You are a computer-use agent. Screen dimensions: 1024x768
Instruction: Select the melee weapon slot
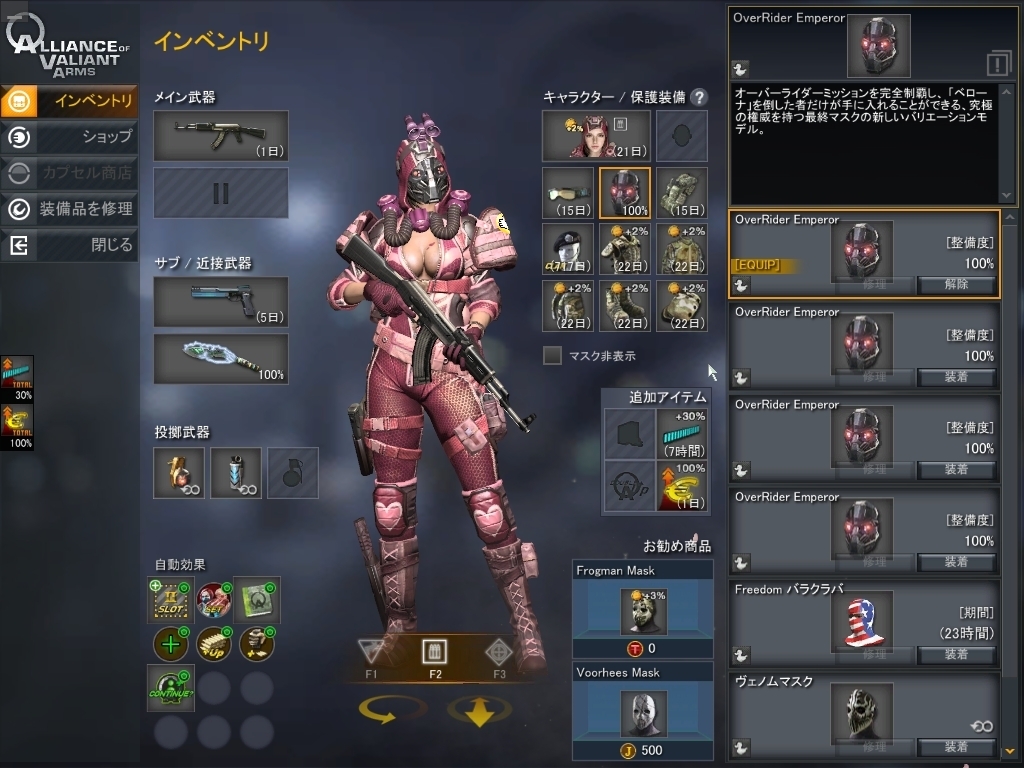pyautogui.click(x=221, y=359)
